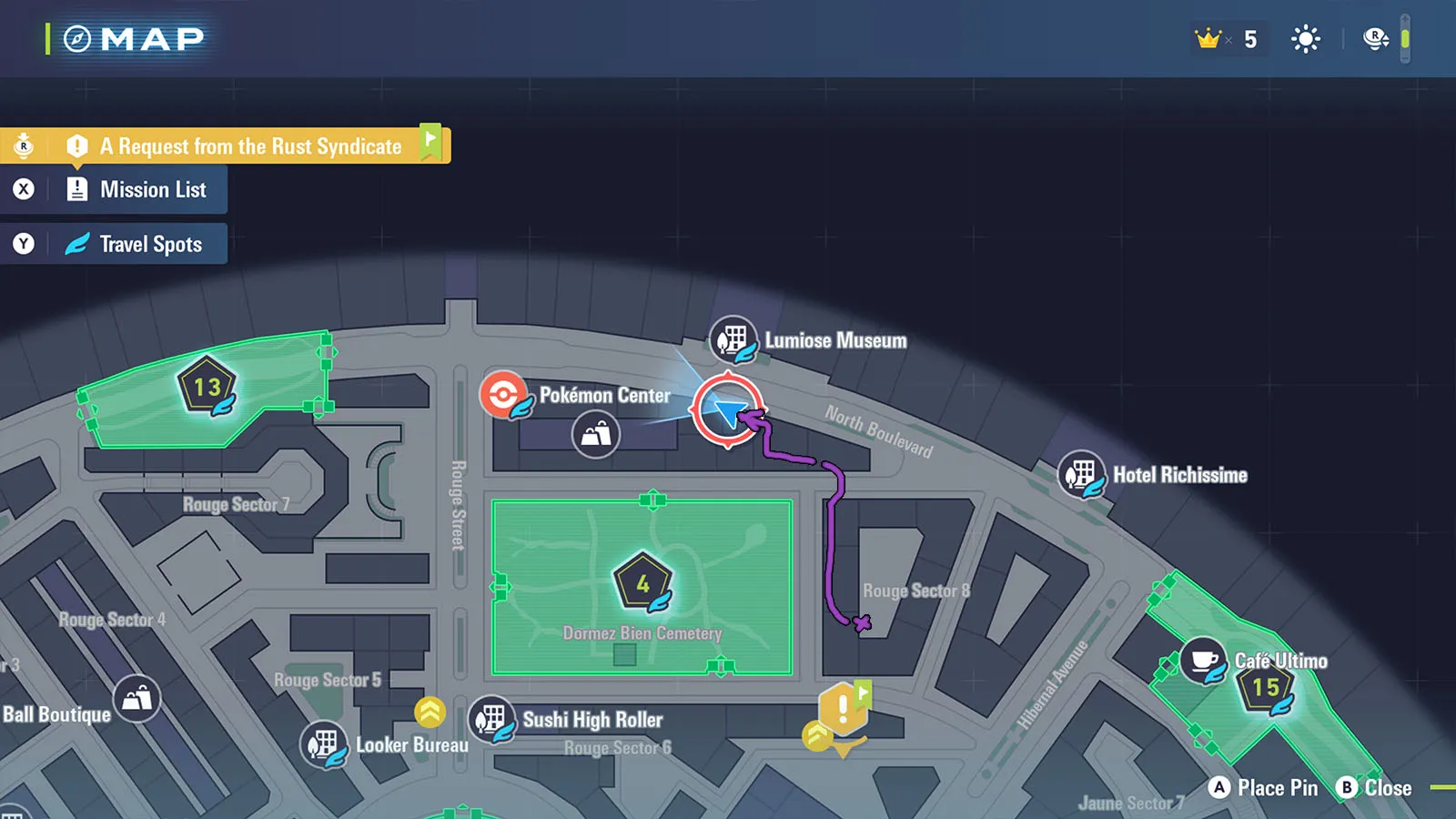The image size is (1456, 819).
Task: Place a pin on the map
Action: (x=1263, y=788)
